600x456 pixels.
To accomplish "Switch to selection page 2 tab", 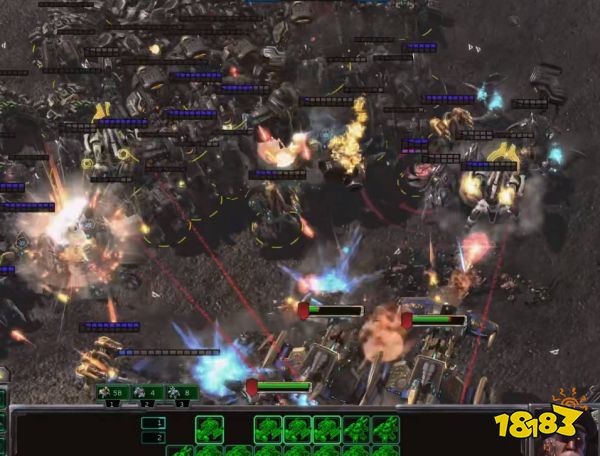I will [153, 437].
